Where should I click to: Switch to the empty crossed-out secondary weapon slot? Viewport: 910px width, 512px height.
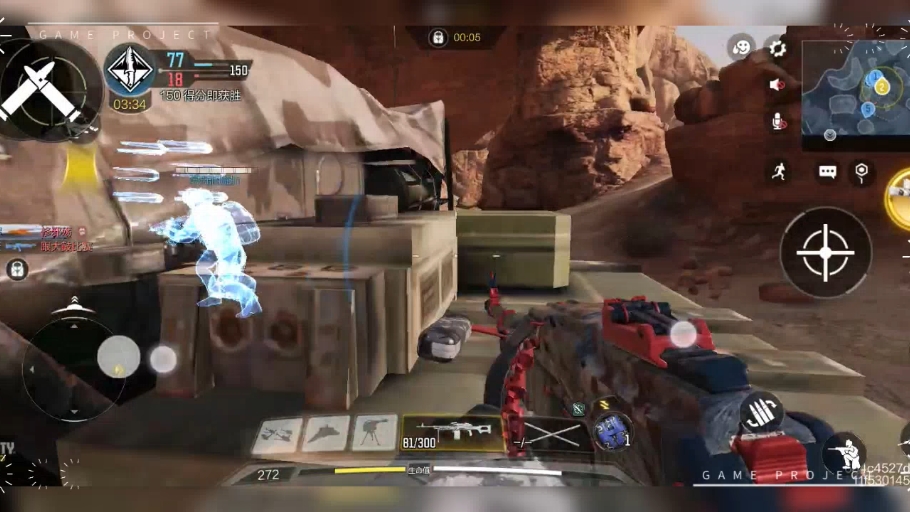click(x=548, y=433)
